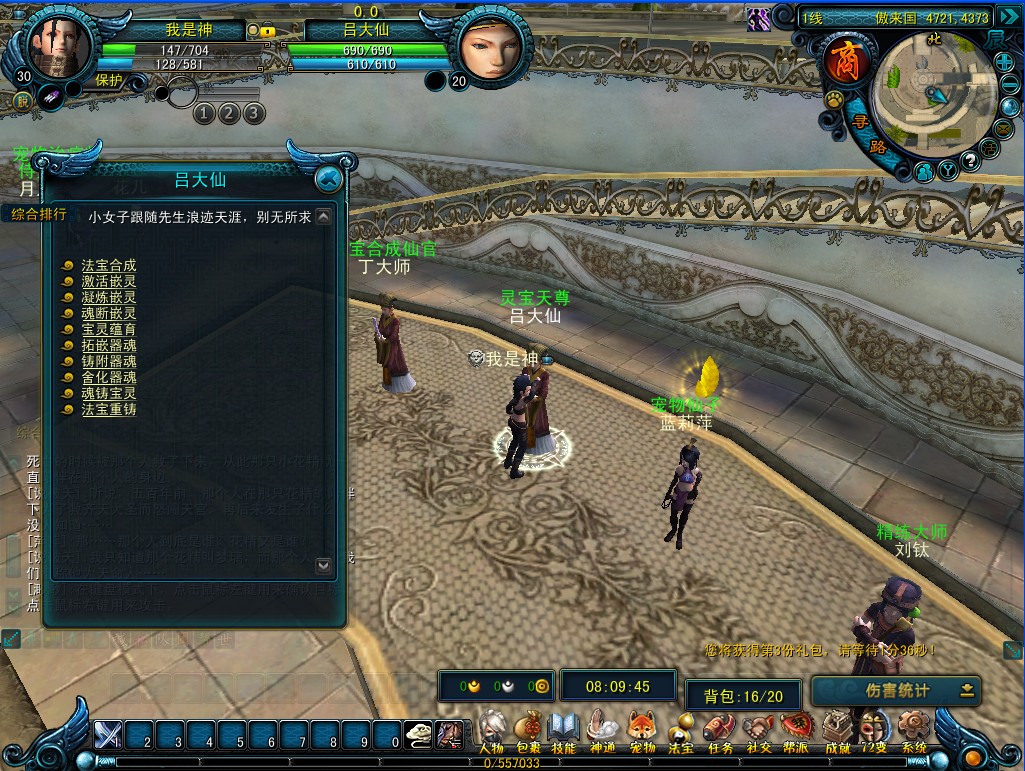This screenshot has width=1025, height=771.
Task: Open the 任务 quest log
Action: [x=718, y=731]
